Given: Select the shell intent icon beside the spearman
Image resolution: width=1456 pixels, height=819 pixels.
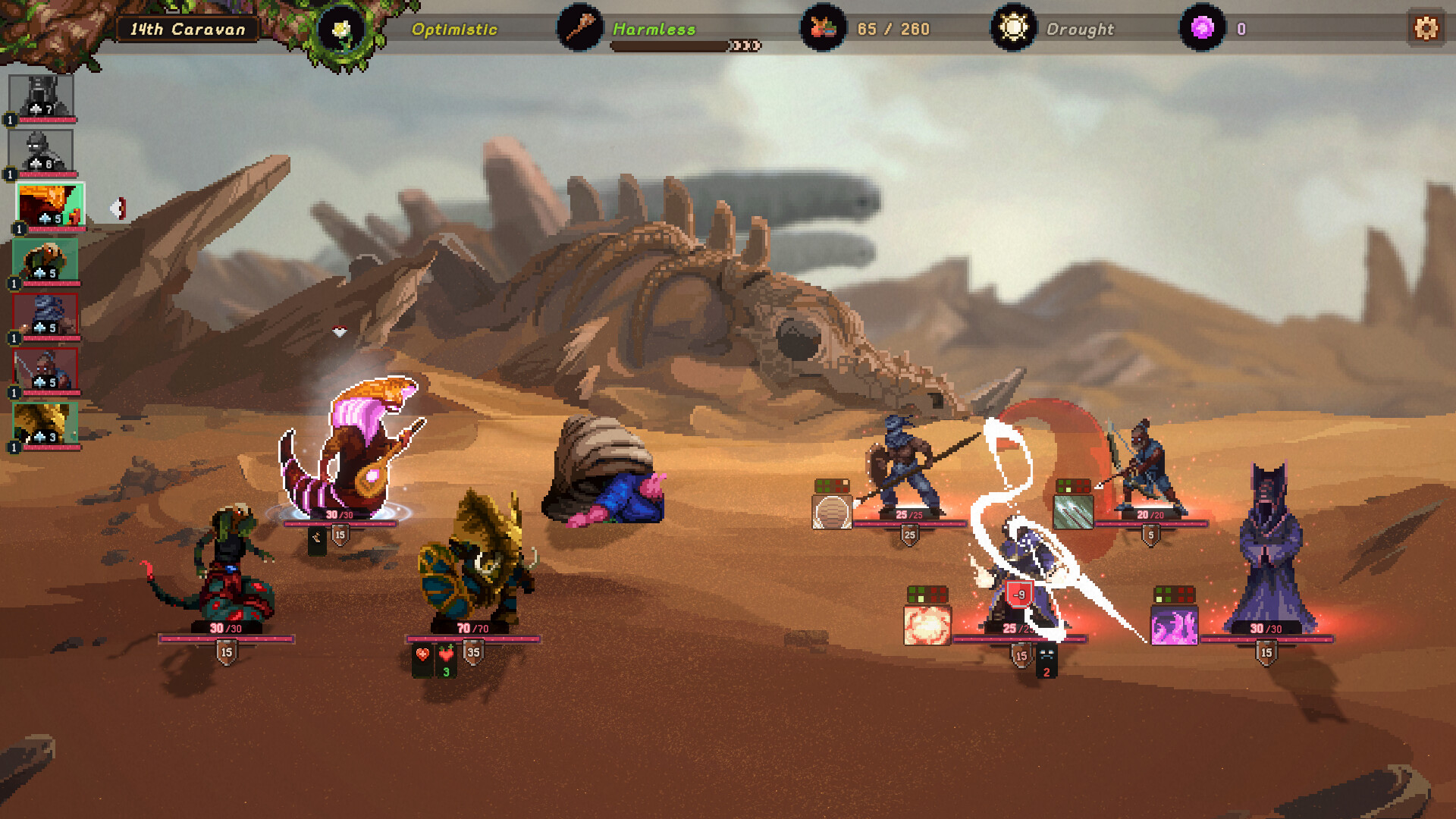Looking at the screenshot, I should point(831,510).
